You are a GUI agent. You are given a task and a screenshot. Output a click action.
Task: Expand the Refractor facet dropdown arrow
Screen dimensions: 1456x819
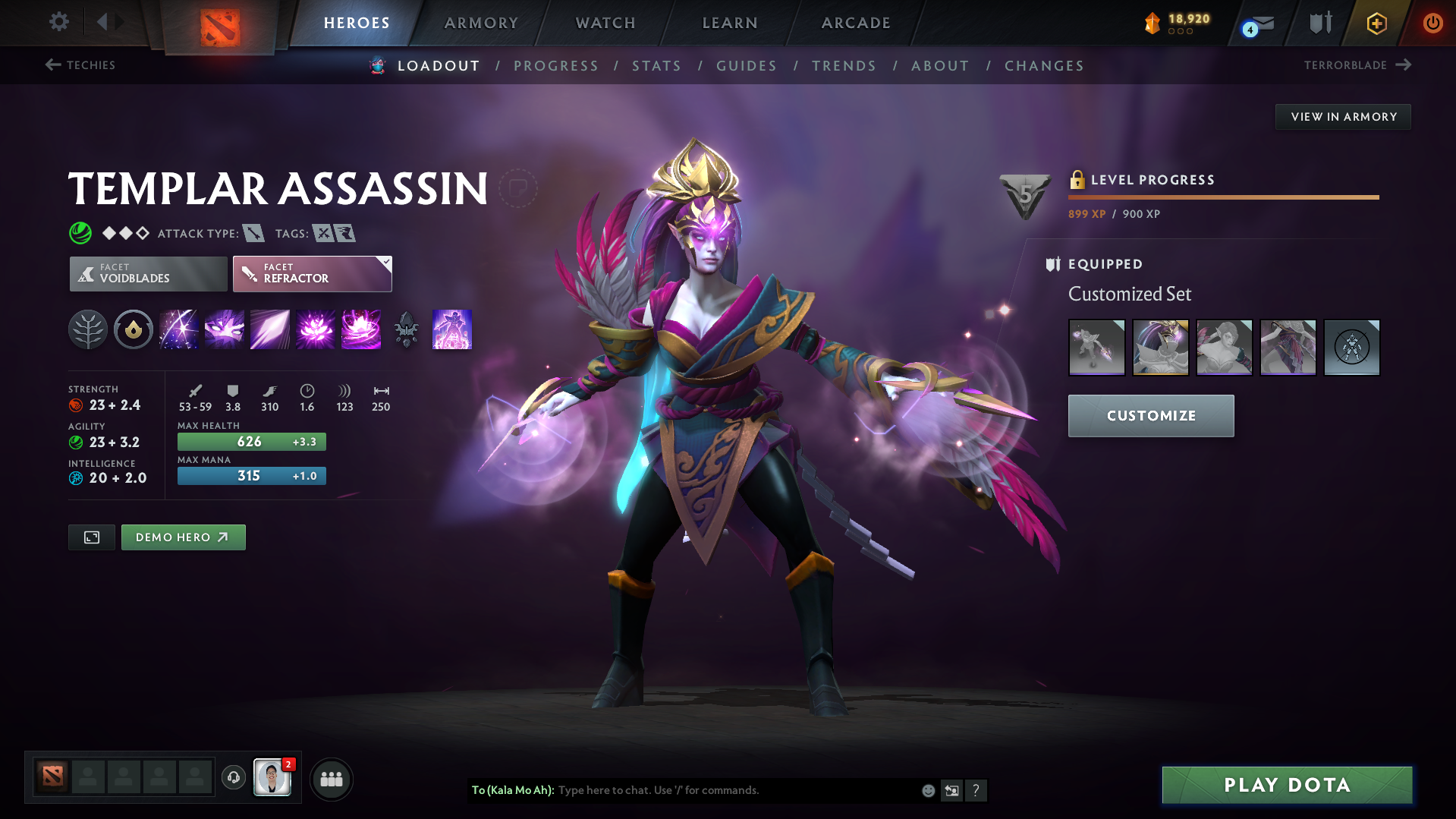coord(387,263)
